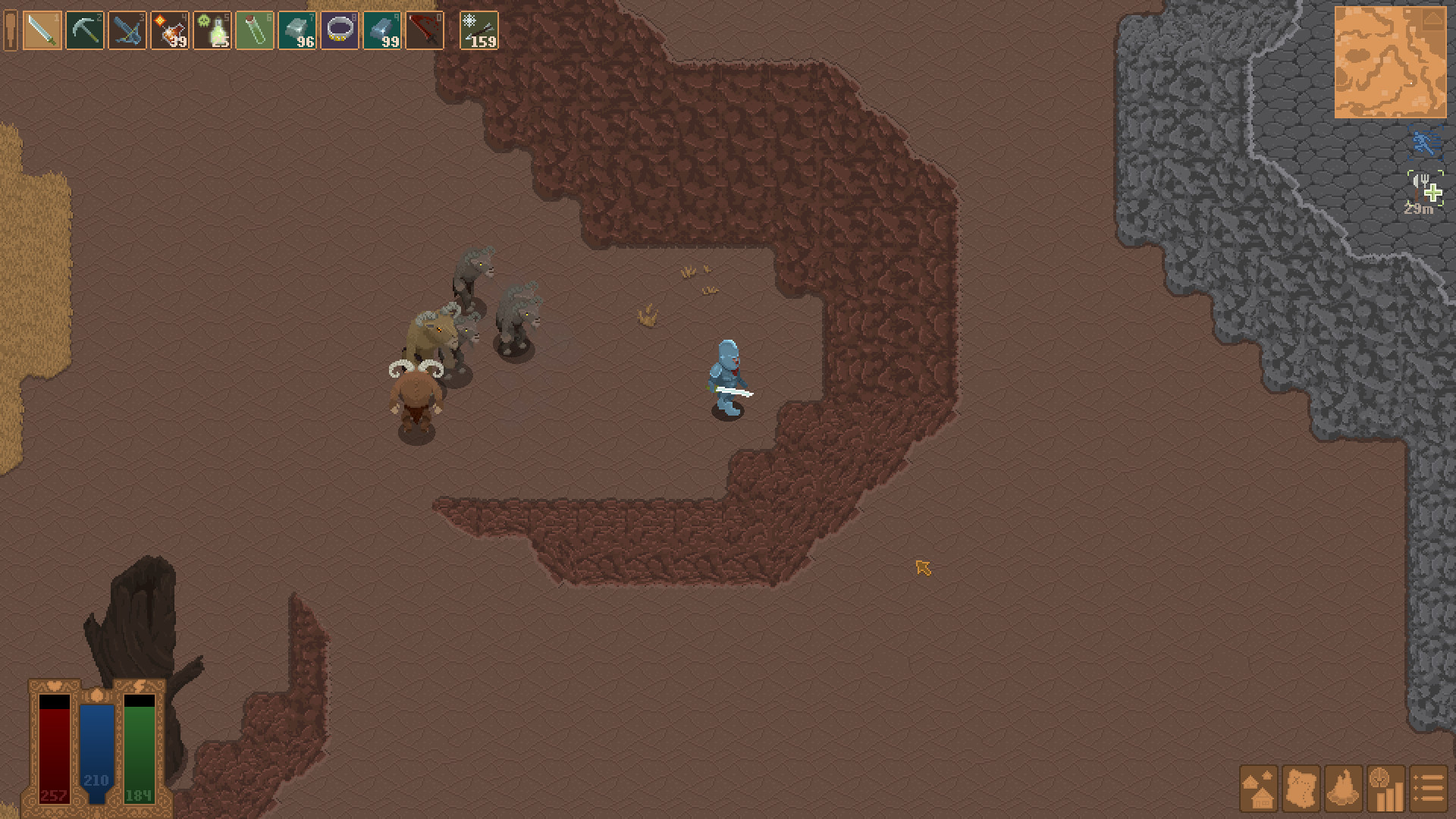
Task: Toggle the blue speed buff icon
Action: click(1426, 141)
